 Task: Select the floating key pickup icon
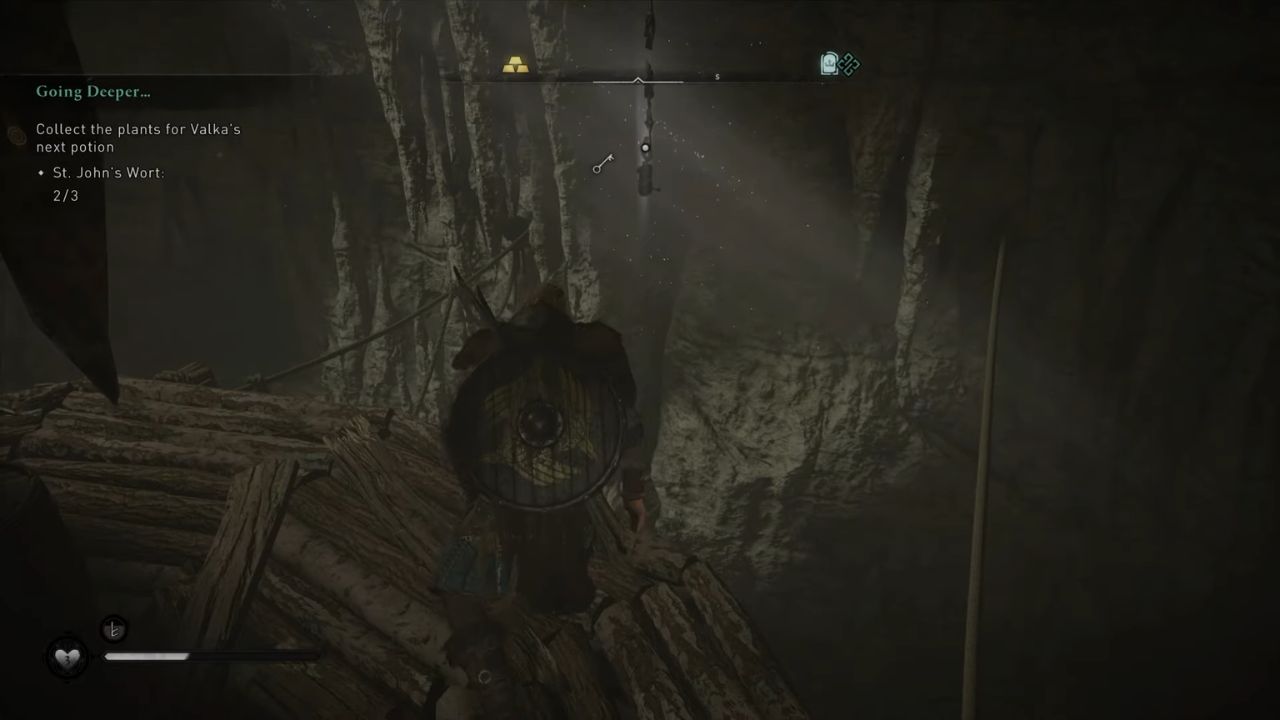click(600, 165)
